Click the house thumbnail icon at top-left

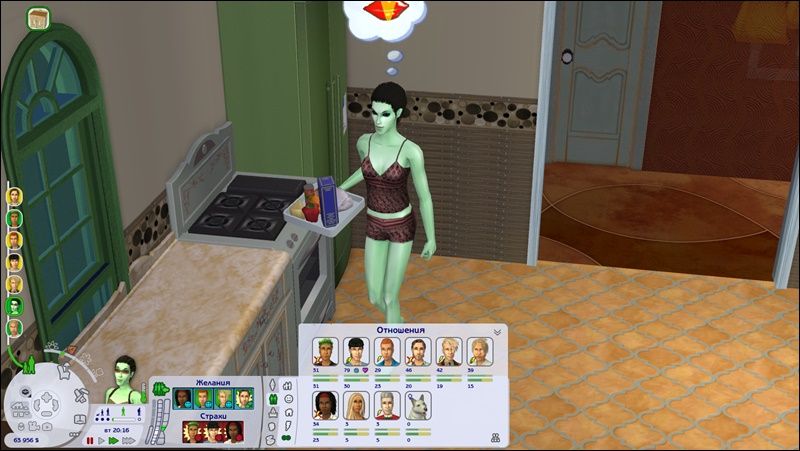(39, 17)
